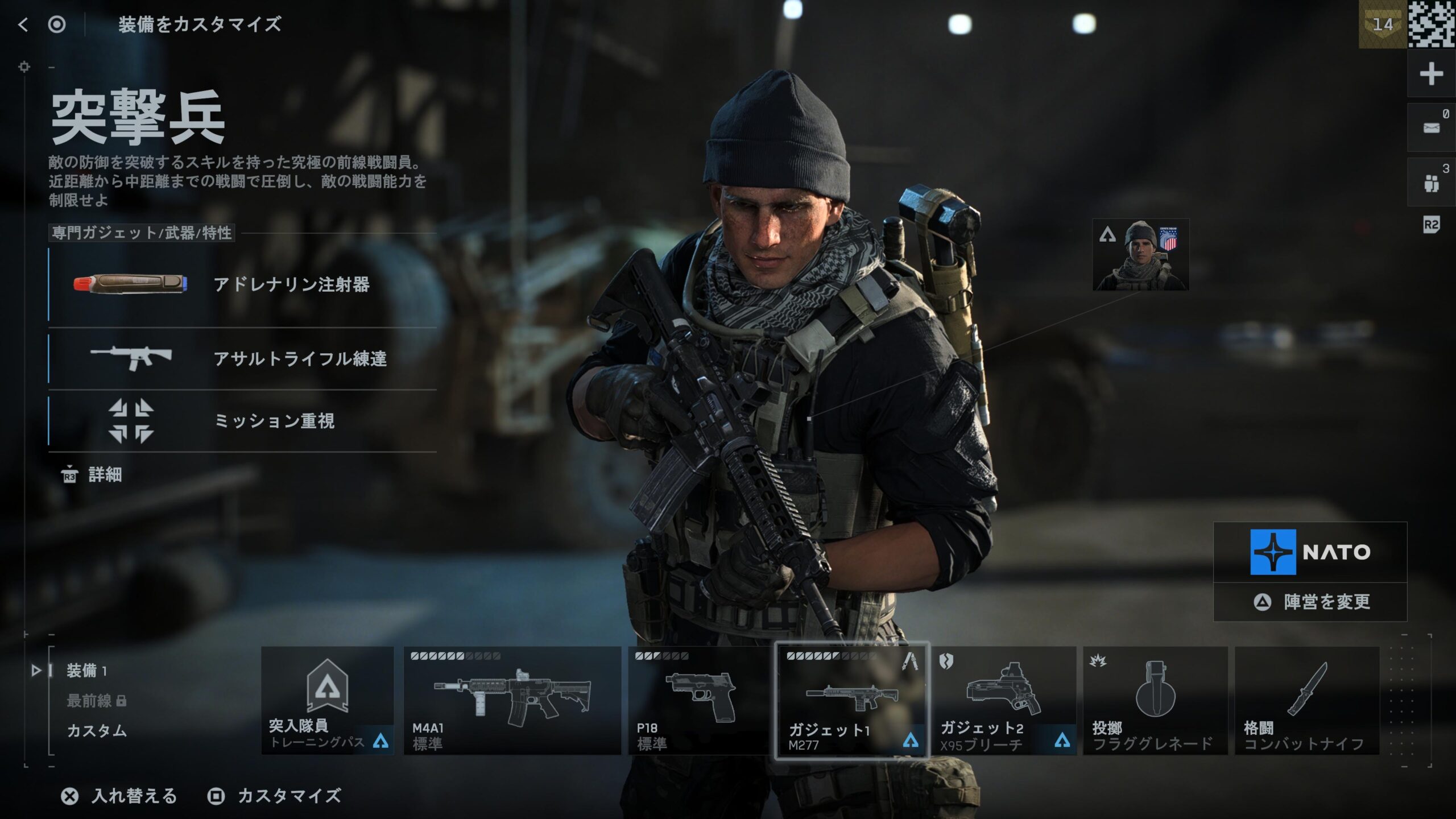
Task: Go back with the arrow at top left
Action: coord(23,24)
